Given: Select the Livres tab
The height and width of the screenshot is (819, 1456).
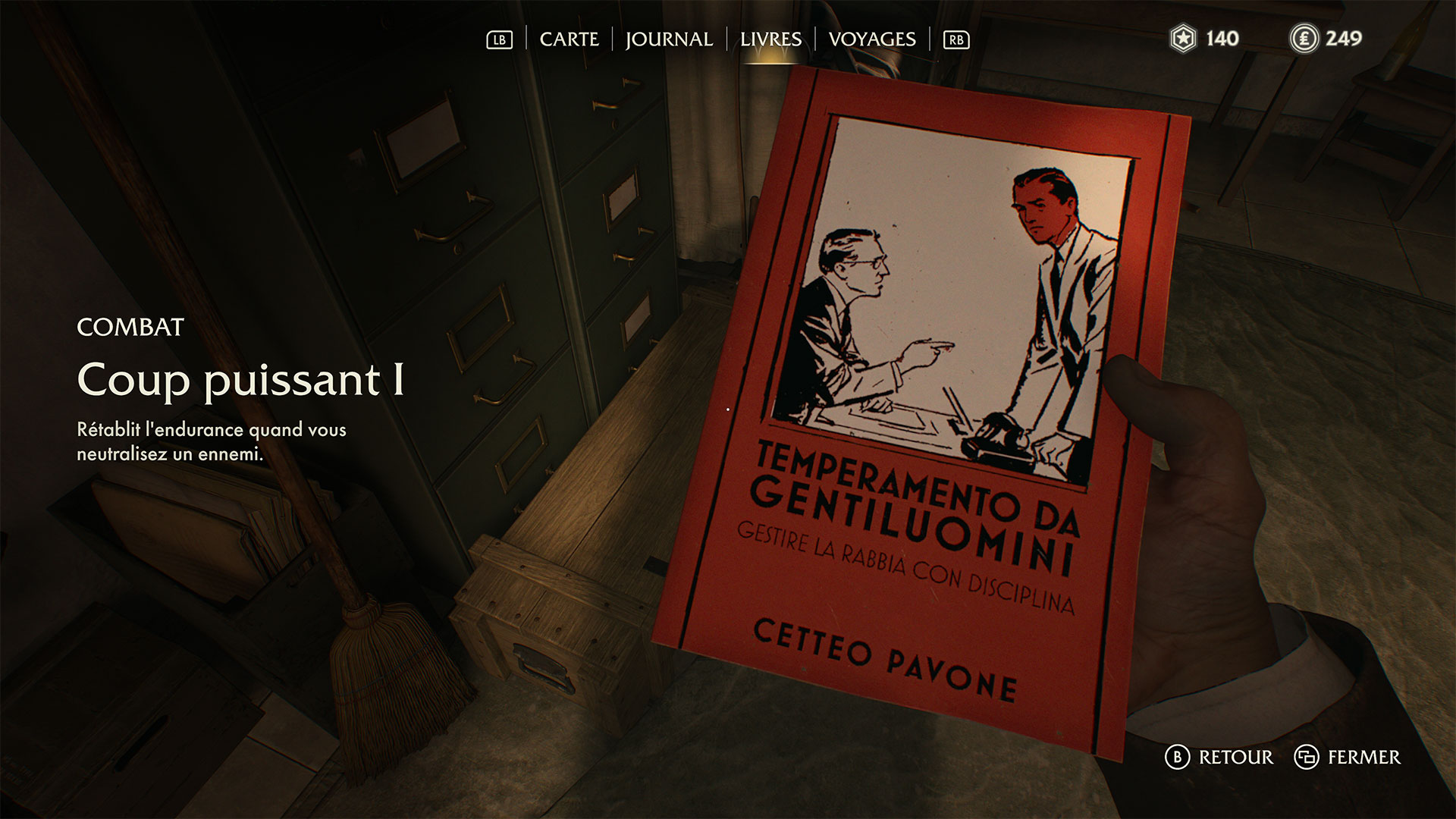Looking at the screenshot, I should [x=770, y=39].
